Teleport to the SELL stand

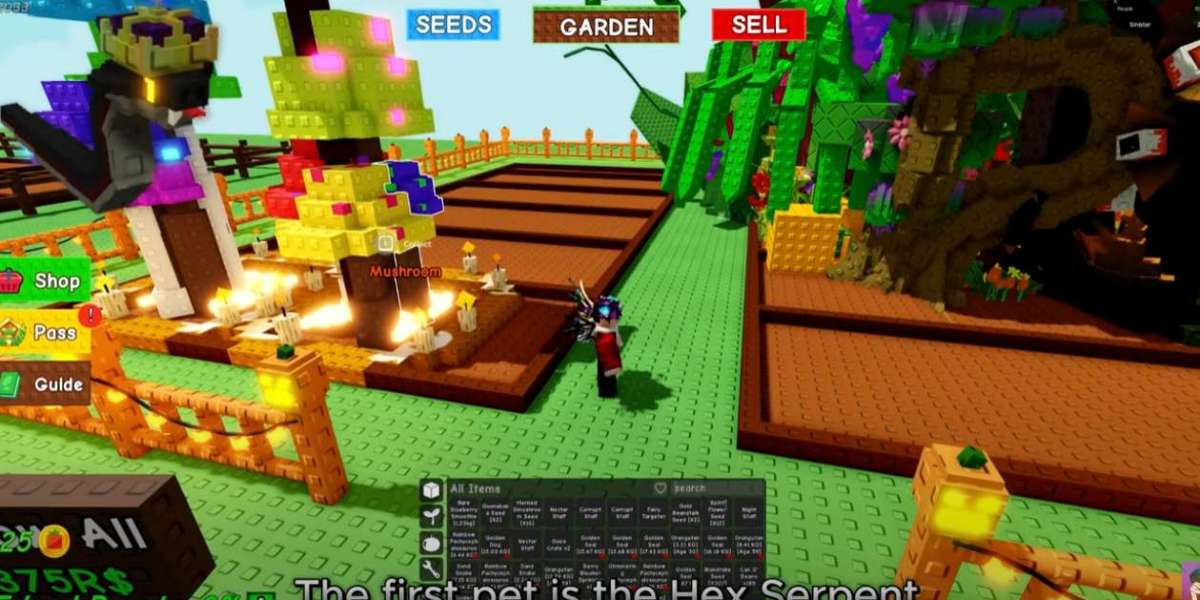pyautogui.click(x=759, y=25)
